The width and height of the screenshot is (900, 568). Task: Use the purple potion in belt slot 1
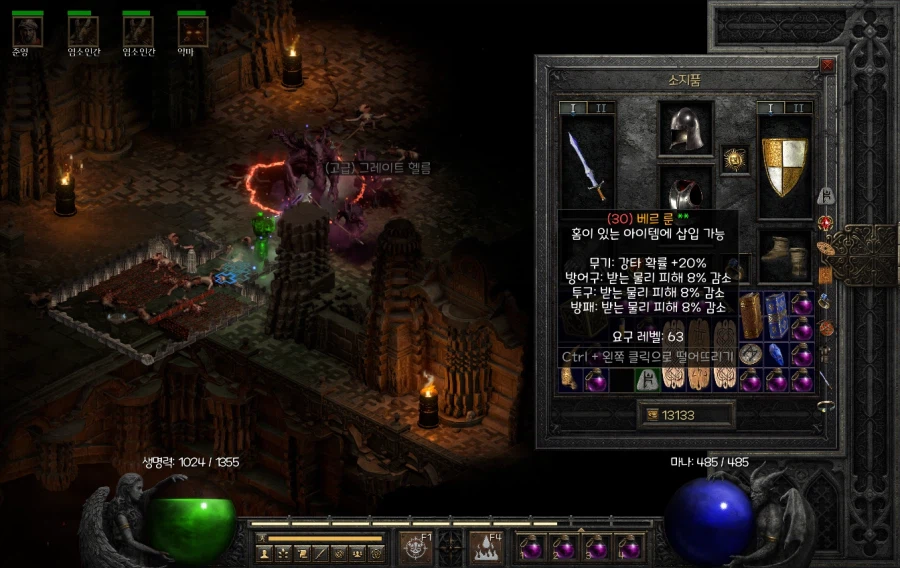tap(531, 546)
